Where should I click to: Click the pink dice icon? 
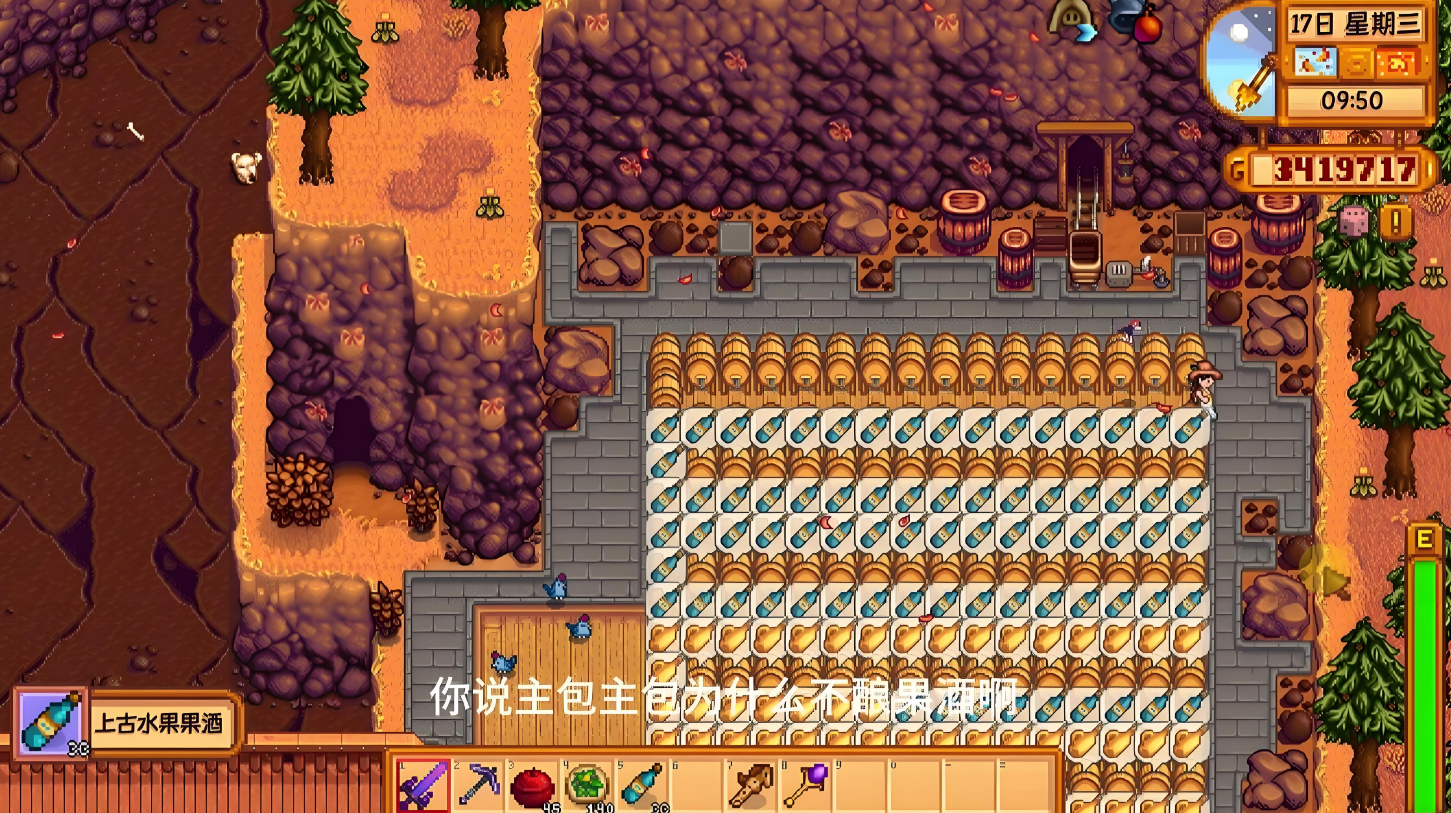coord(1354,221)
